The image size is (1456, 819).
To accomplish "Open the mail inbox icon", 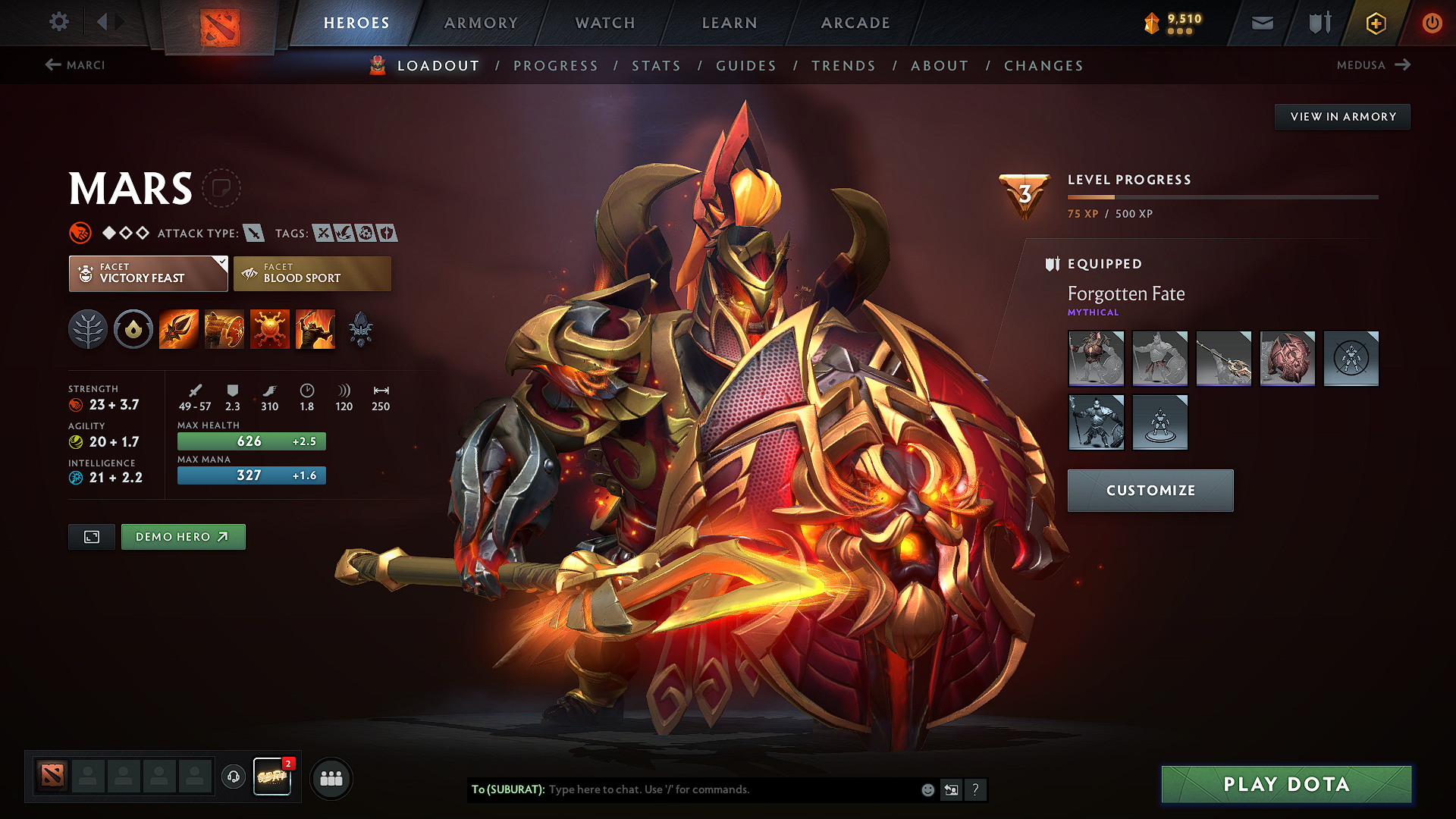I will [x=1261, y=23].
